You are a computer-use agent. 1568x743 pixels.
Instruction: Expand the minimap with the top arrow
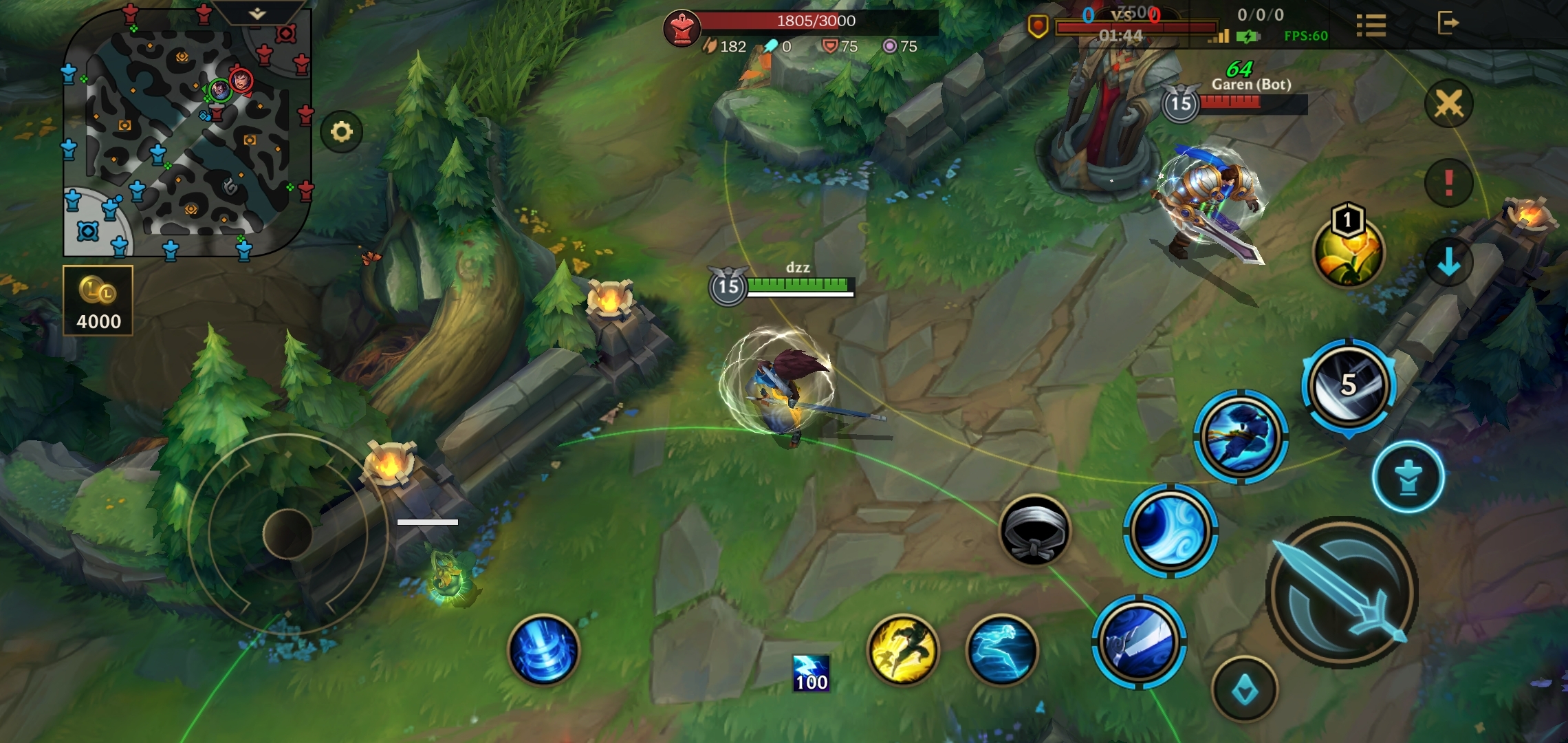point(257,14)
